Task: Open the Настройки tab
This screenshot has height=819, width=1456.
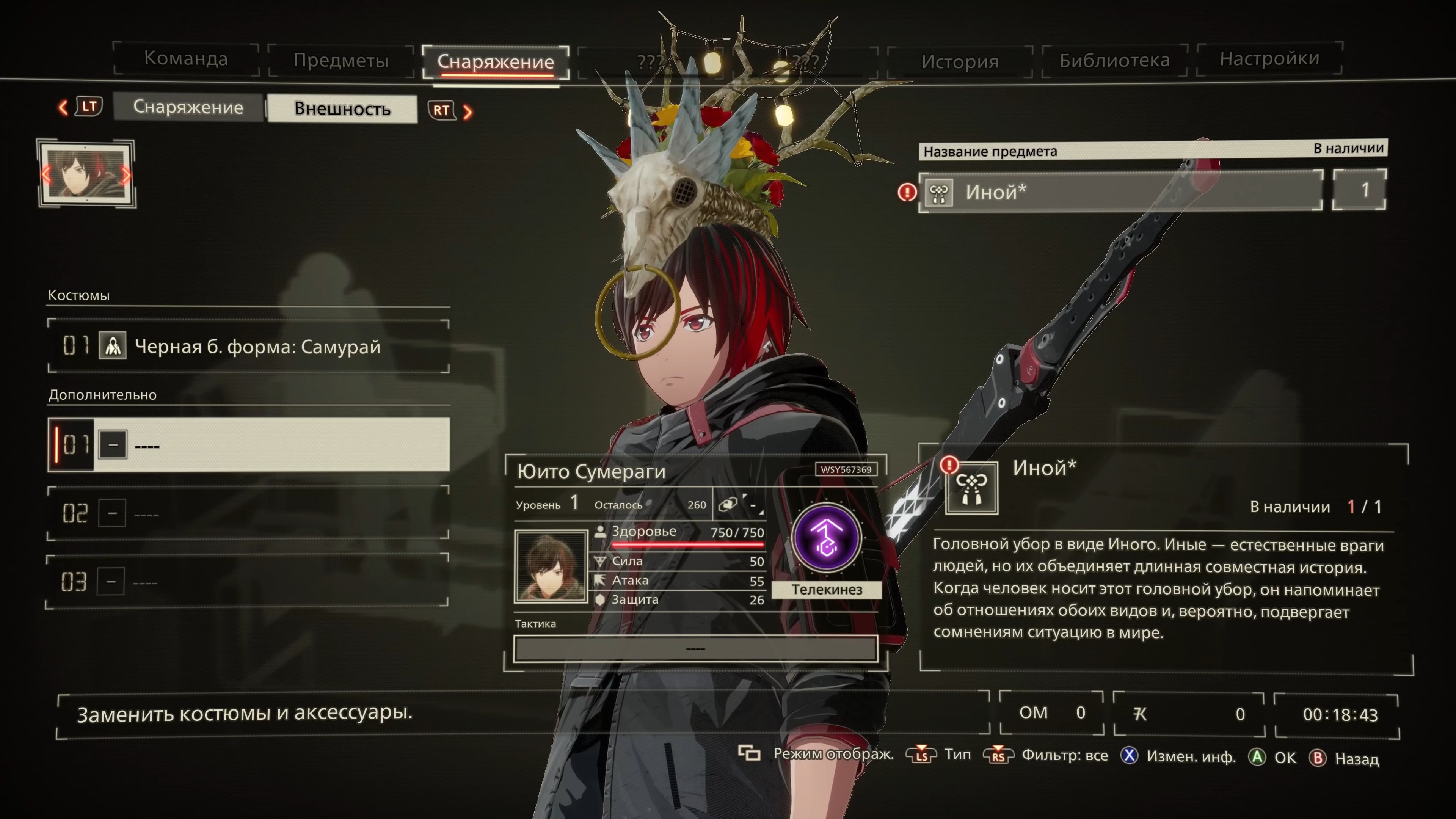Action: pyautogui.click(x=1269, y=59)
